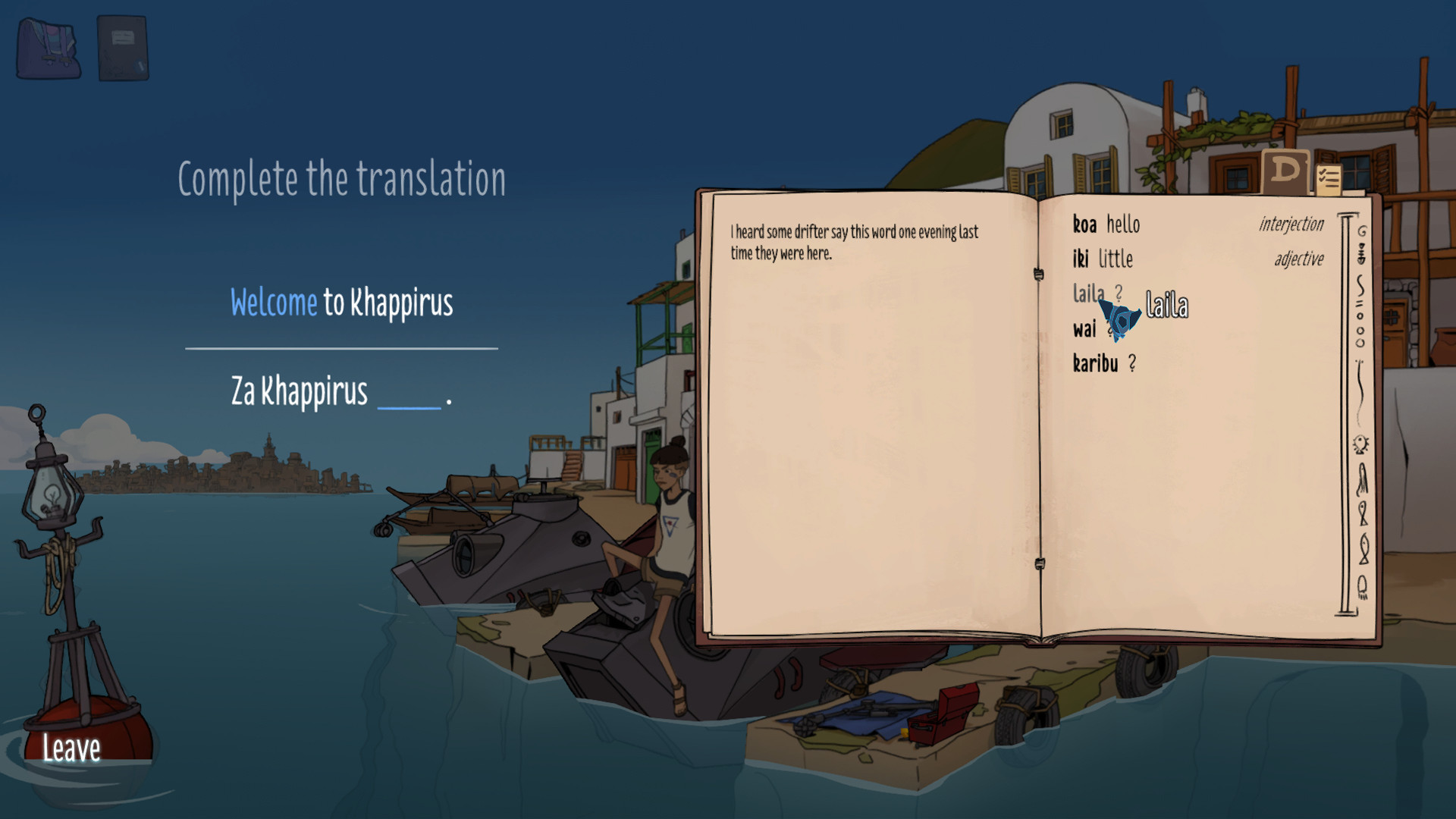Viewport: 1456px width, 819px height.
Task: Open the small notebook in the top-left corner
Action: coord(124,47)
